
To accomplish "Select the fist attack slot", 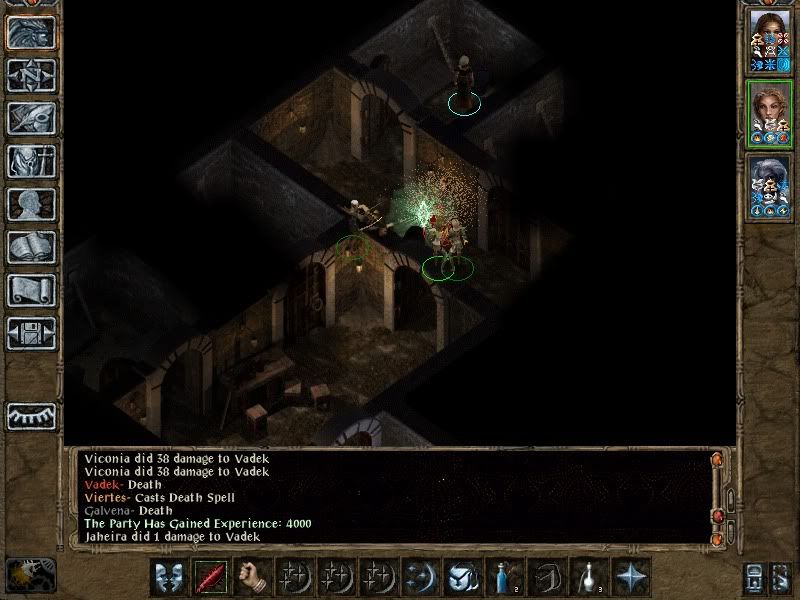I will tap(253, 578).
